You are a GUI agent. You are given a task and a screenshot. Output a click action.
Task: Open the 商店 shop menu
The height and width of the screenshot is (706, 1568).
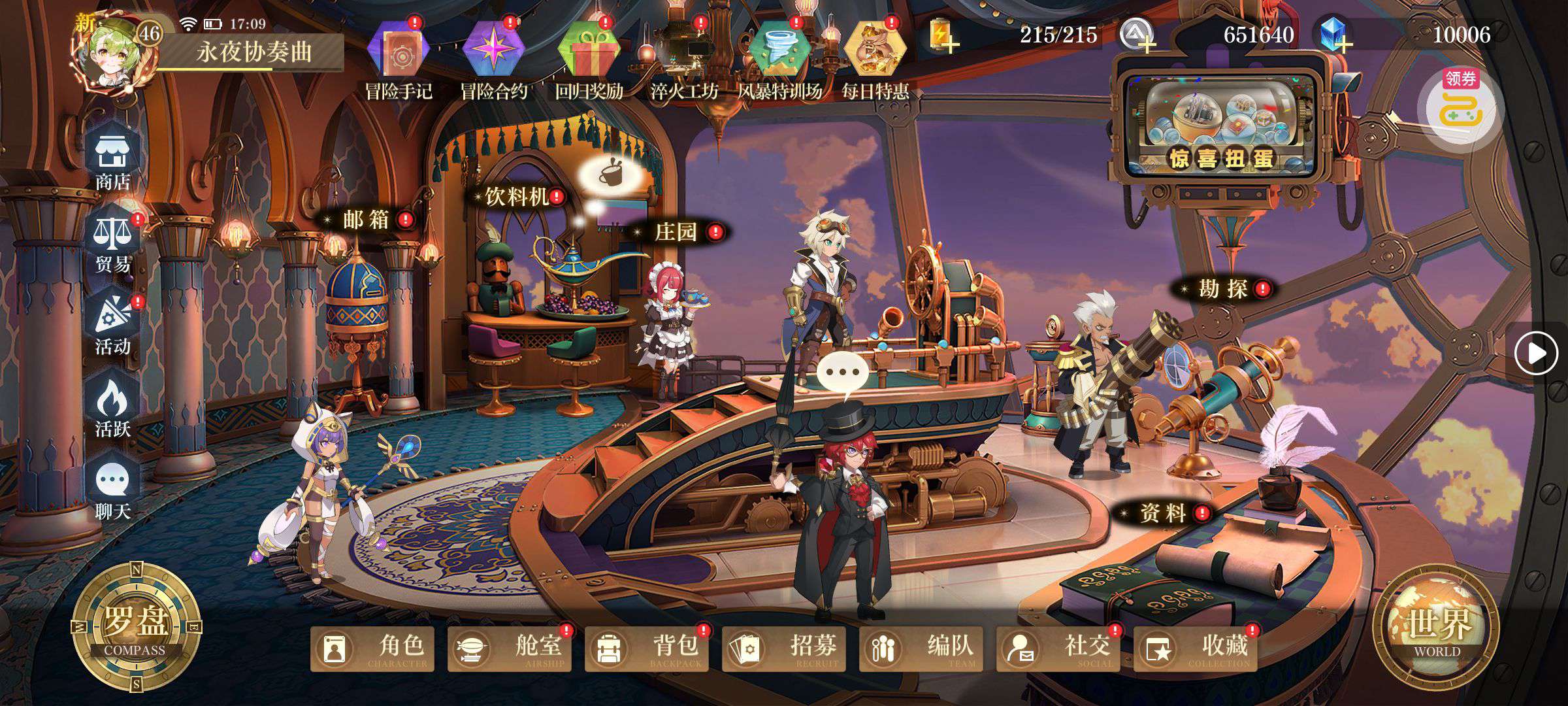coord(113,161)
